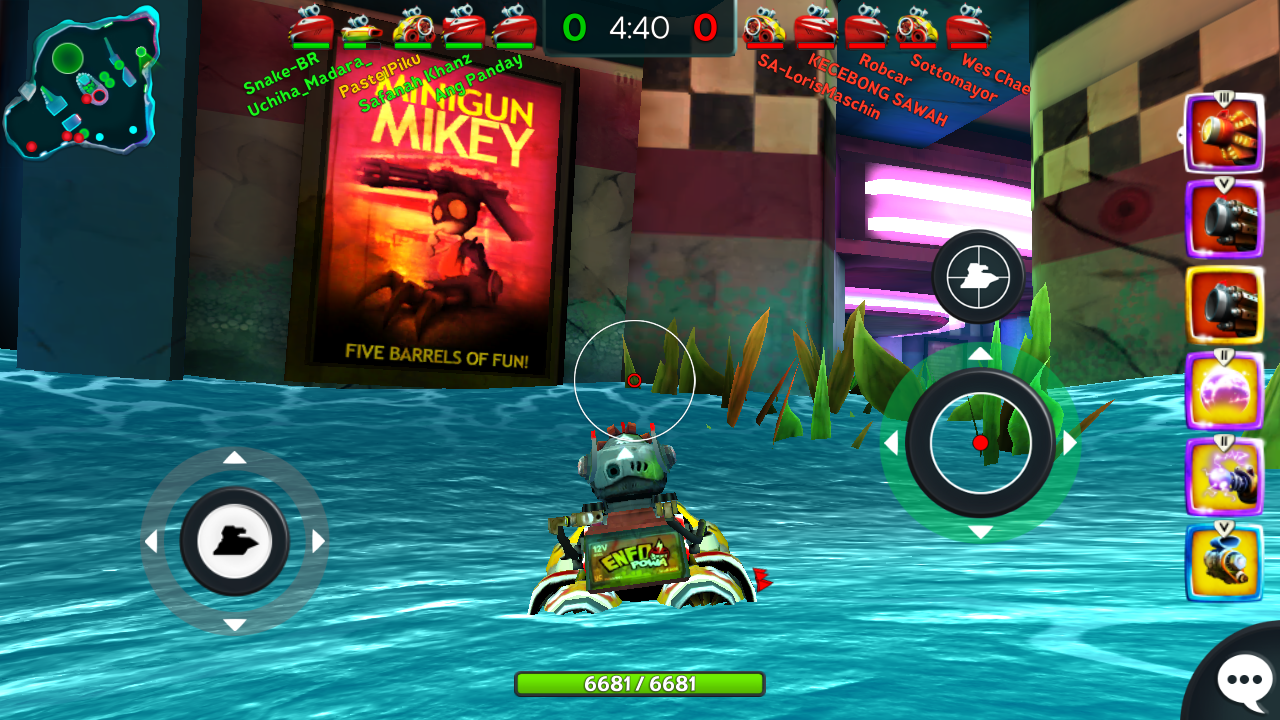Click the movement joystick's left arrow
The image size is (1280, 720).
point(151,542)
